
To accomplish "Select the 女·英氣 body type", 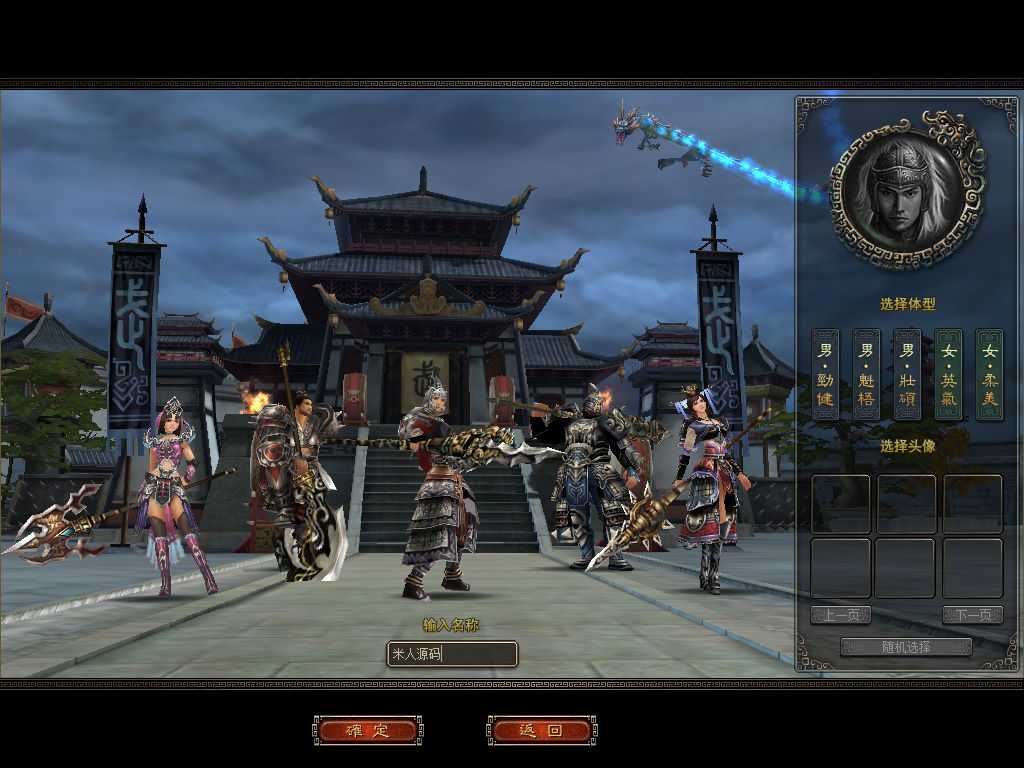I will 948,374.
